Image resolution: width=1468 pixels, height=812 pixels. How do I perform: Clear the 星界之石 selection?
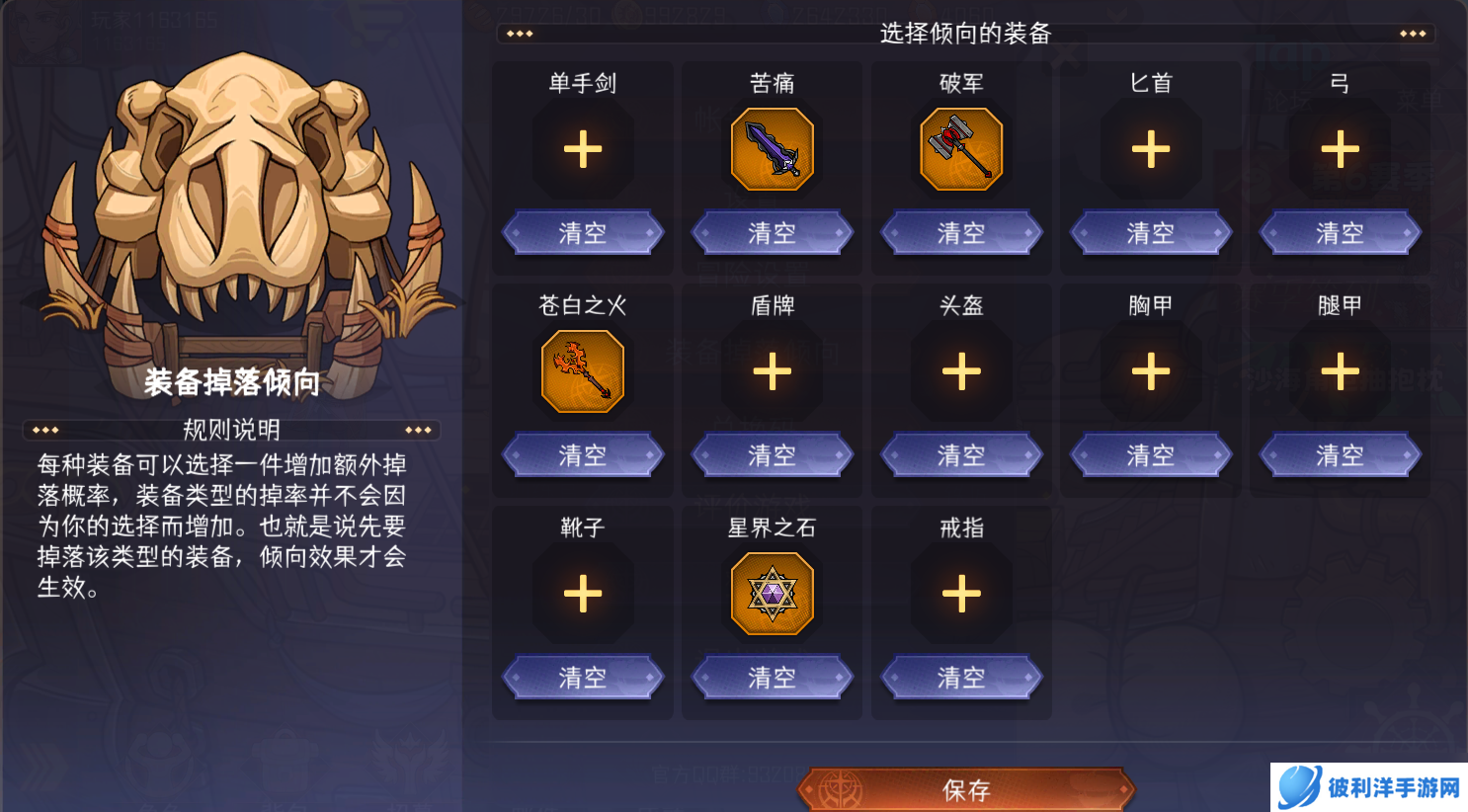pos(773,677)
